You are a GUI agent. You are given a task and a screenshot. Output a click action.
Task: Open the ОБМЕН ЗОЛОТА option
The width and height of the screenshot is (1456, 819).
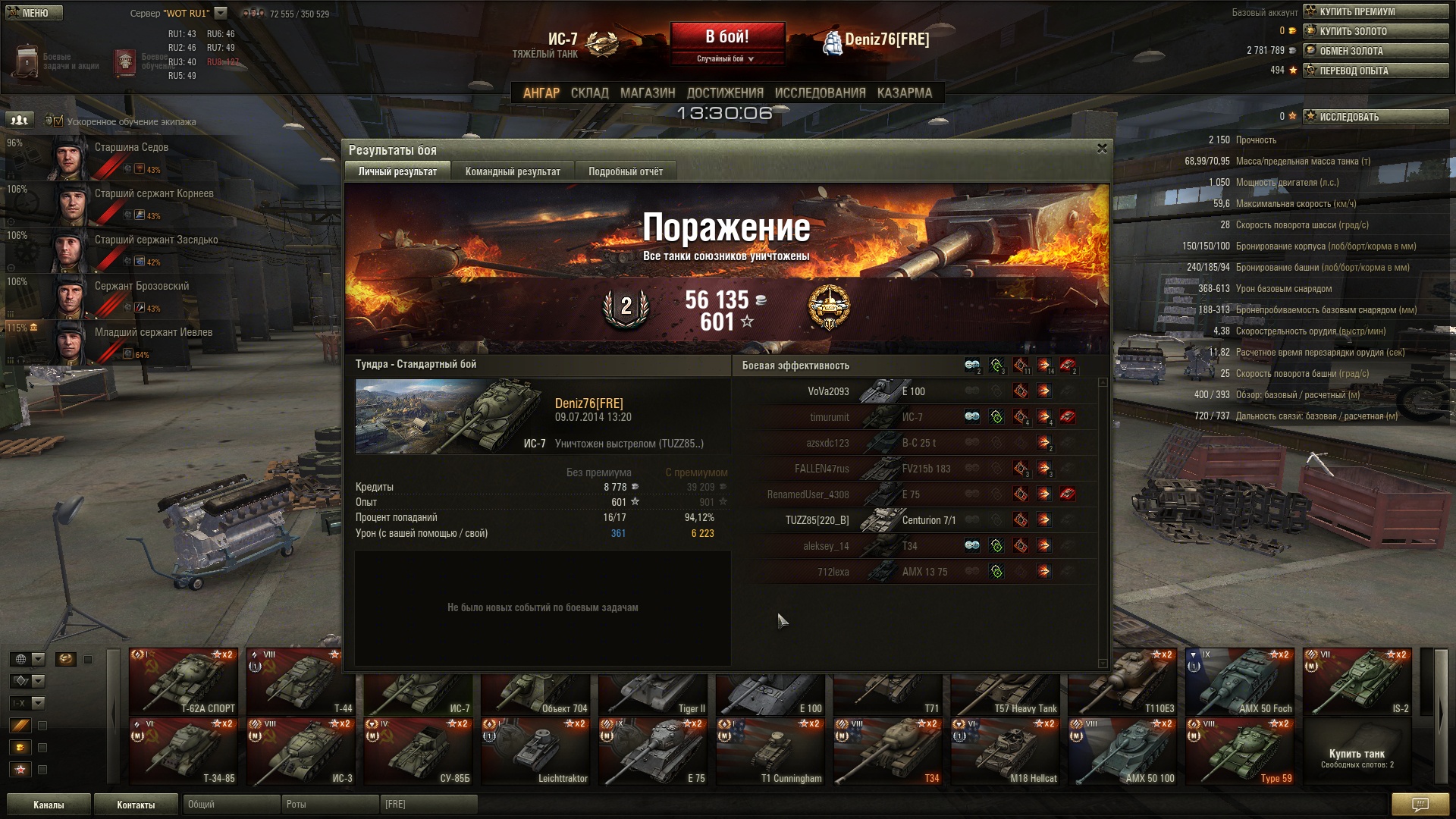pos(1376,51)
